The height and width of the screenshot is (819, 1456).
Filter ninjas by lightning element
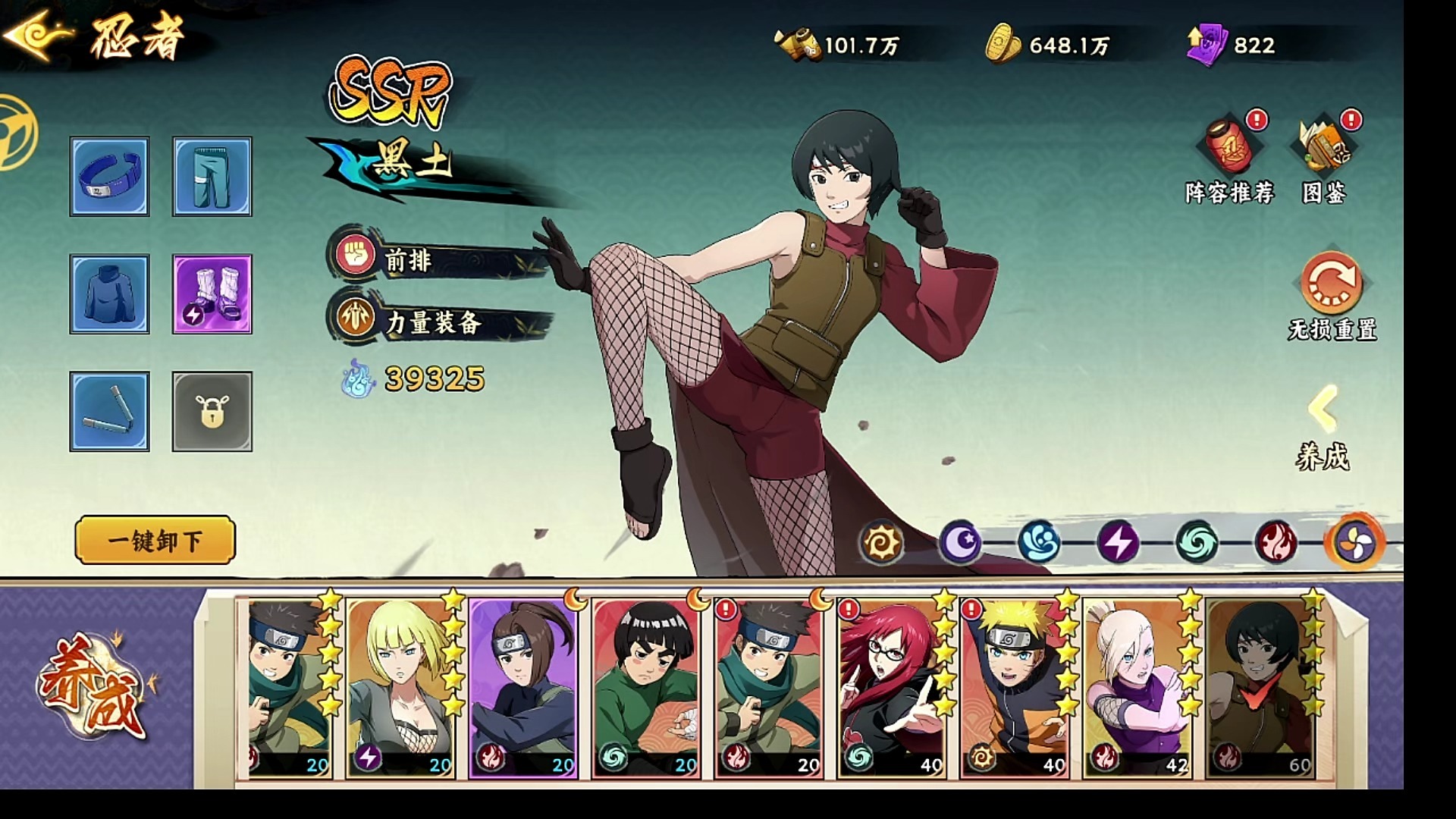click(1118, 543)
